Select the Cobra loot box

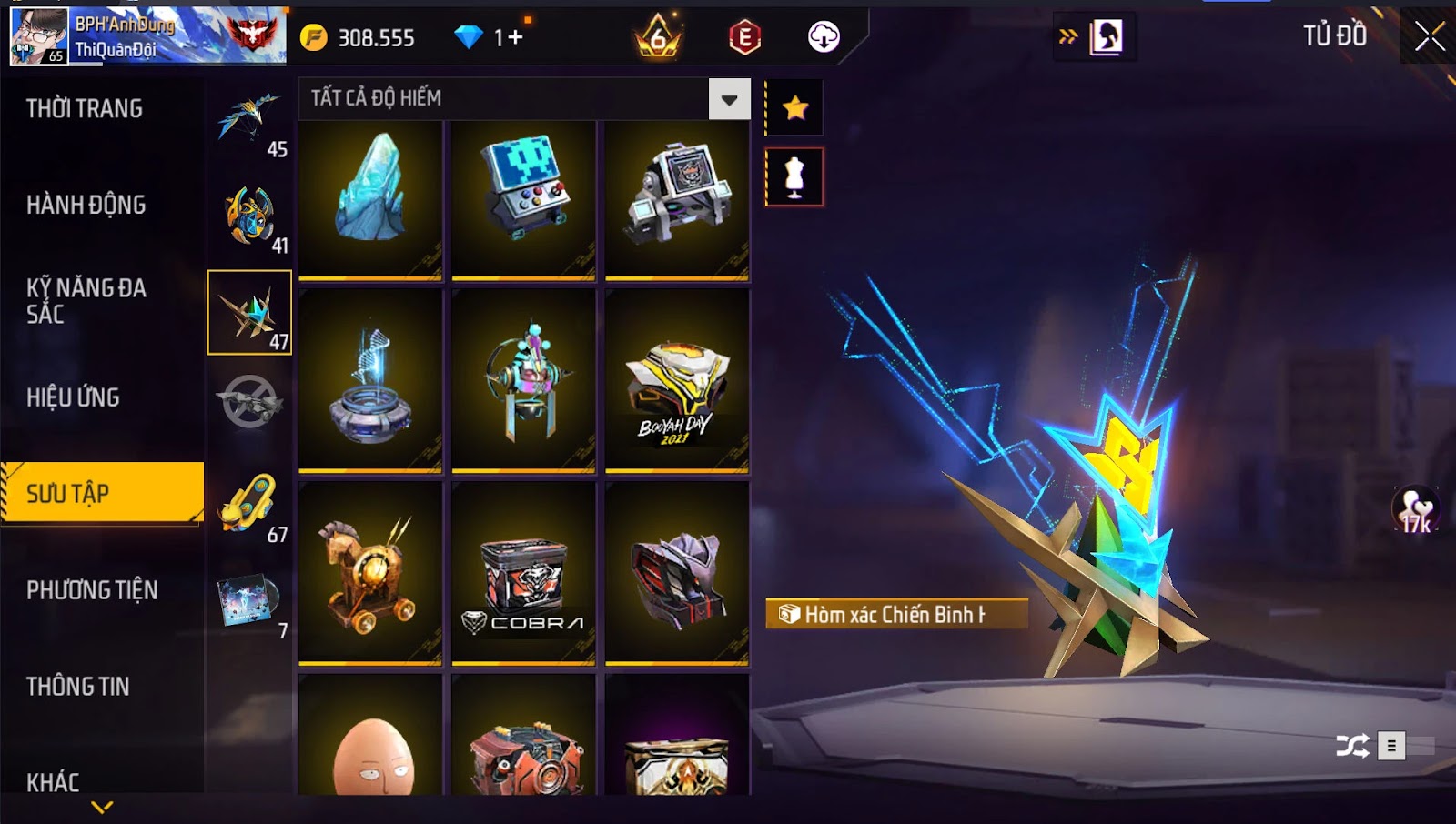tap(523, 573)
